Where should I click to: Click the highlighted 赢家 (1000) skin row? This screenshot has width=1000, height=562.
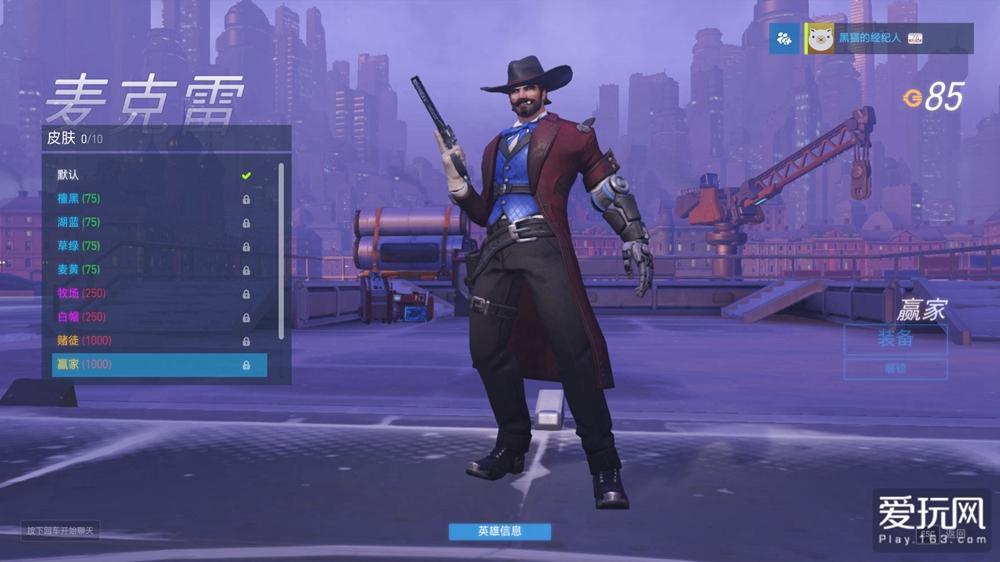(158, 365)
